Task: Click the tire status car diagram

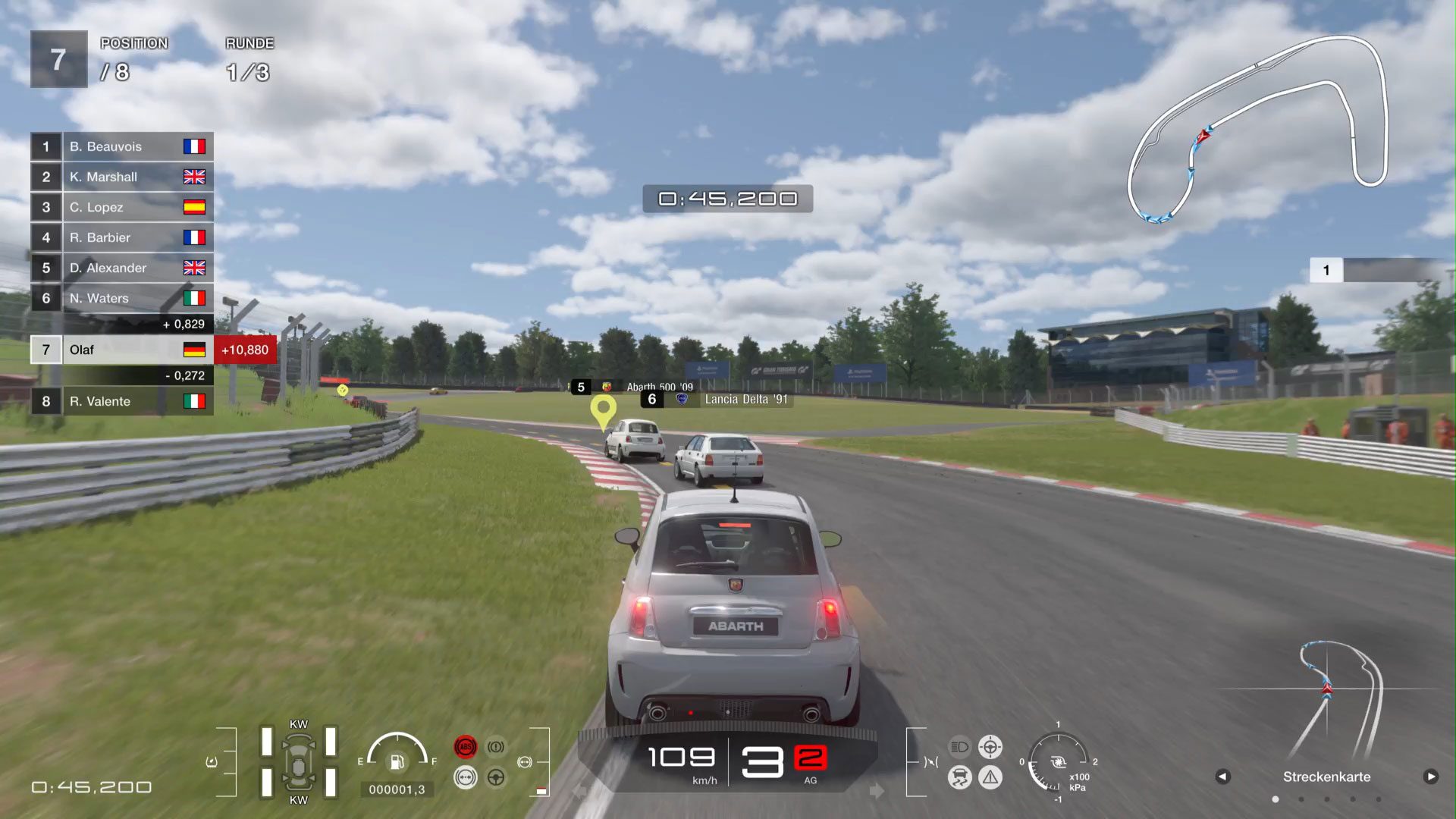Action: 299,762
